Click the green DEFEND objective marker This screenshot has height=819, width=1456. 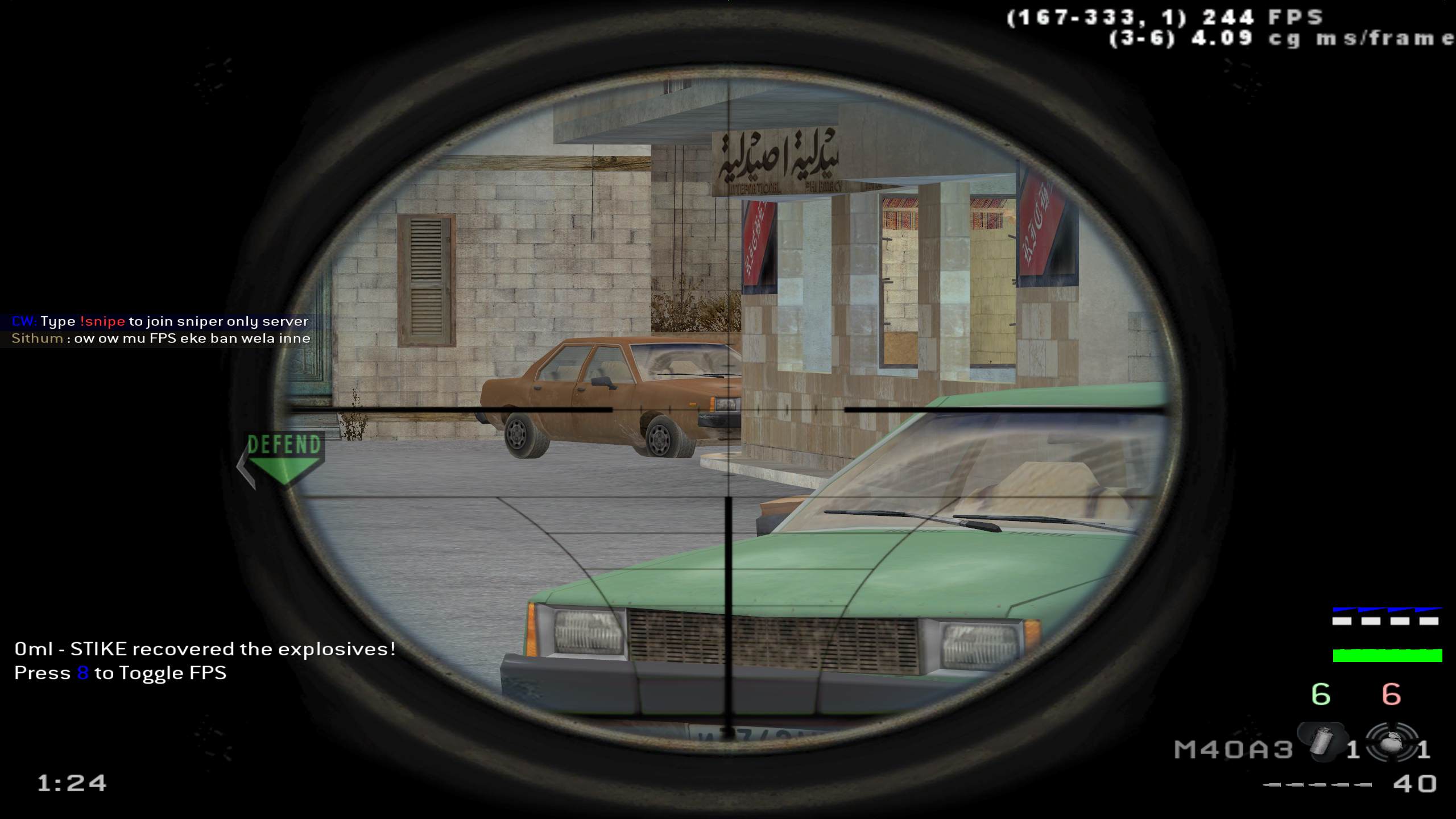(x=284, y=457)
